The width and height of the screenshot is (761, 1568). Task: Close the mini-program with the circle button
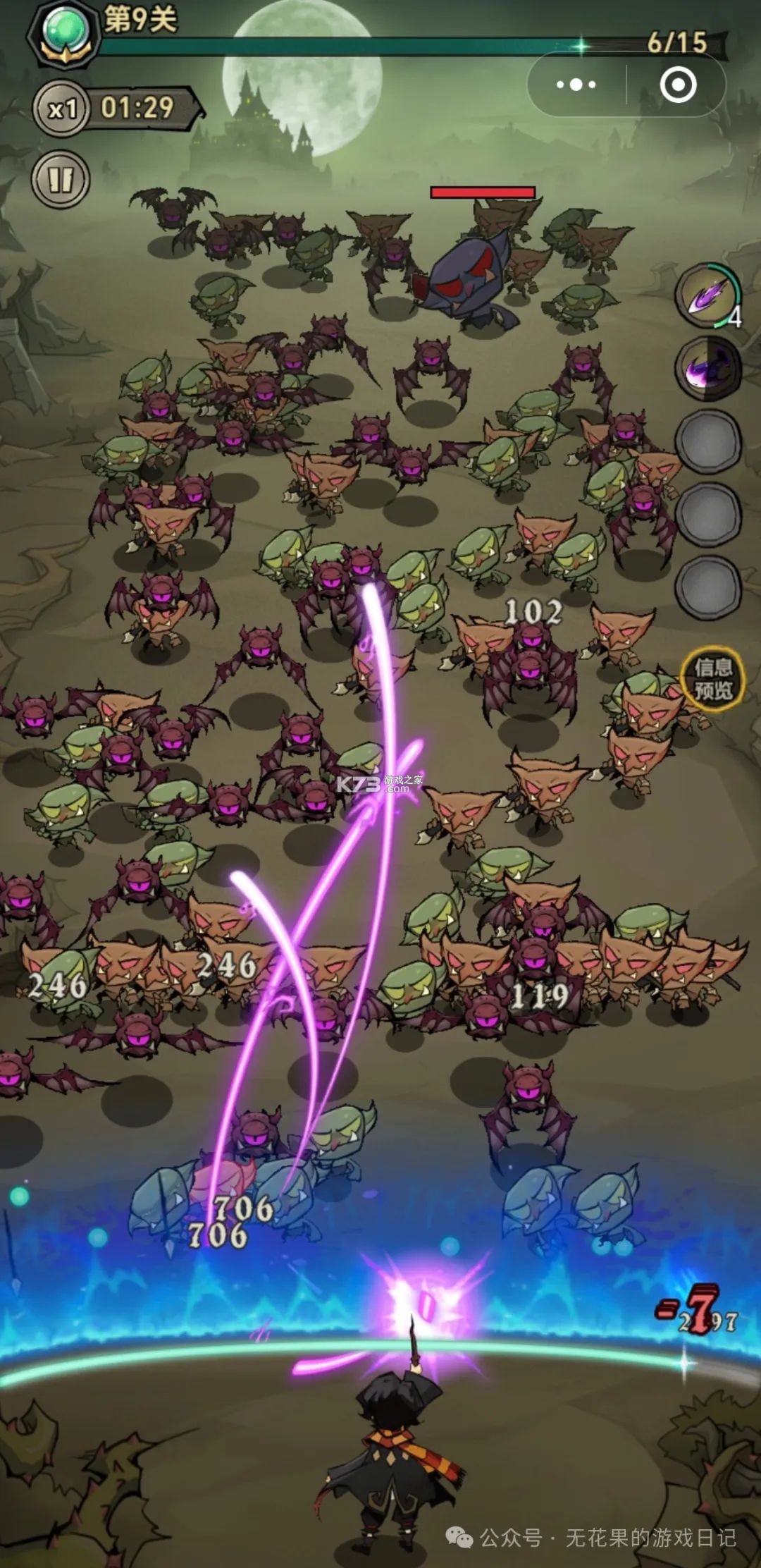[678, 85]
